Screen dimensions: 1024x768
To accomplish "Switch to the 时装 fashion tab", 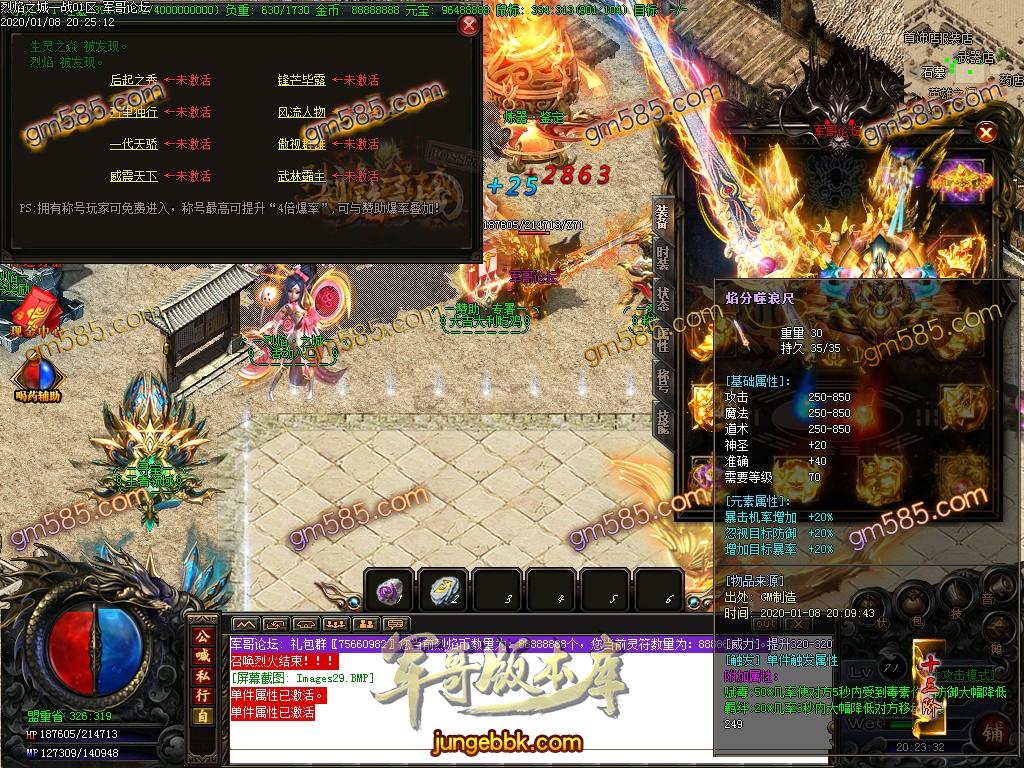I will click(663, 256).
